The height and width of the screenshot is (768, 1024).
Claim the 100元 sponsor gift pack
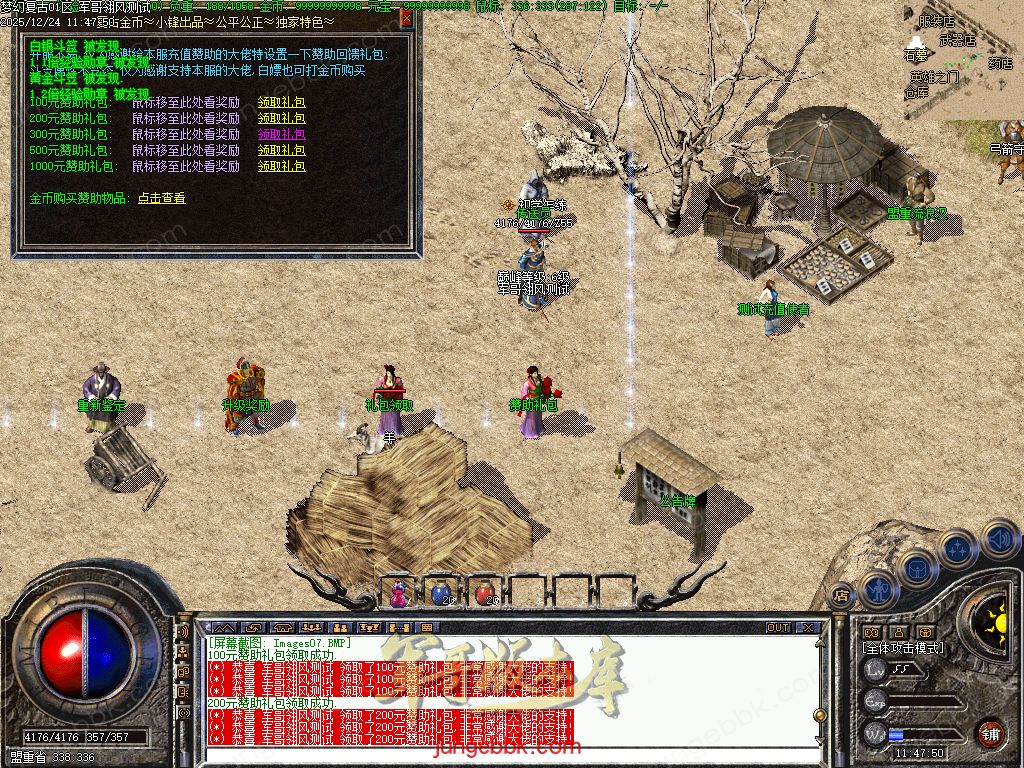[281, 102]
